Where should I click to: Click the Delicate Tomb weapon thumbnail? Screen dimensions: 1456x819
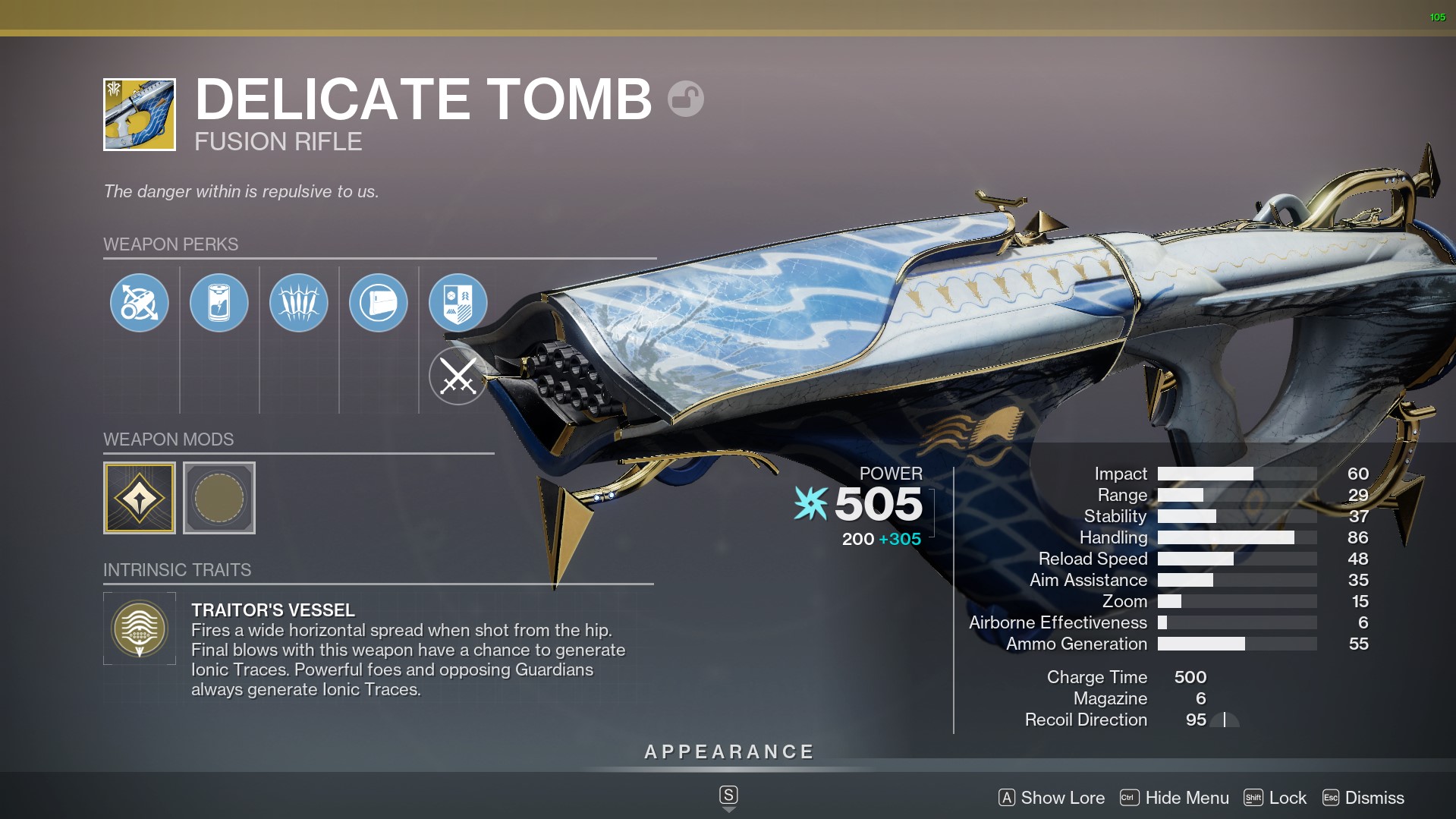pyautogui.click(x=140, y=115)
